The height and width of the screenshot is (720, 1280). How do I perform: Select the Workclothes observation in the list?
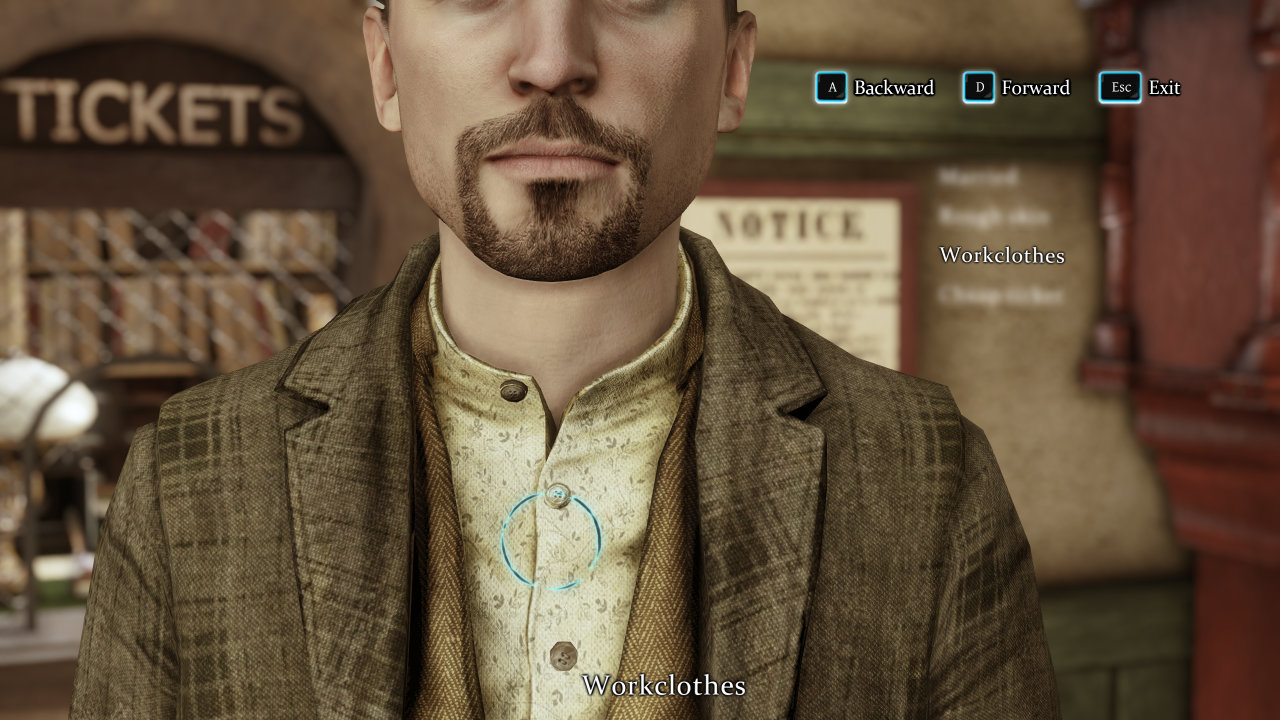[x=1001, y=255]
